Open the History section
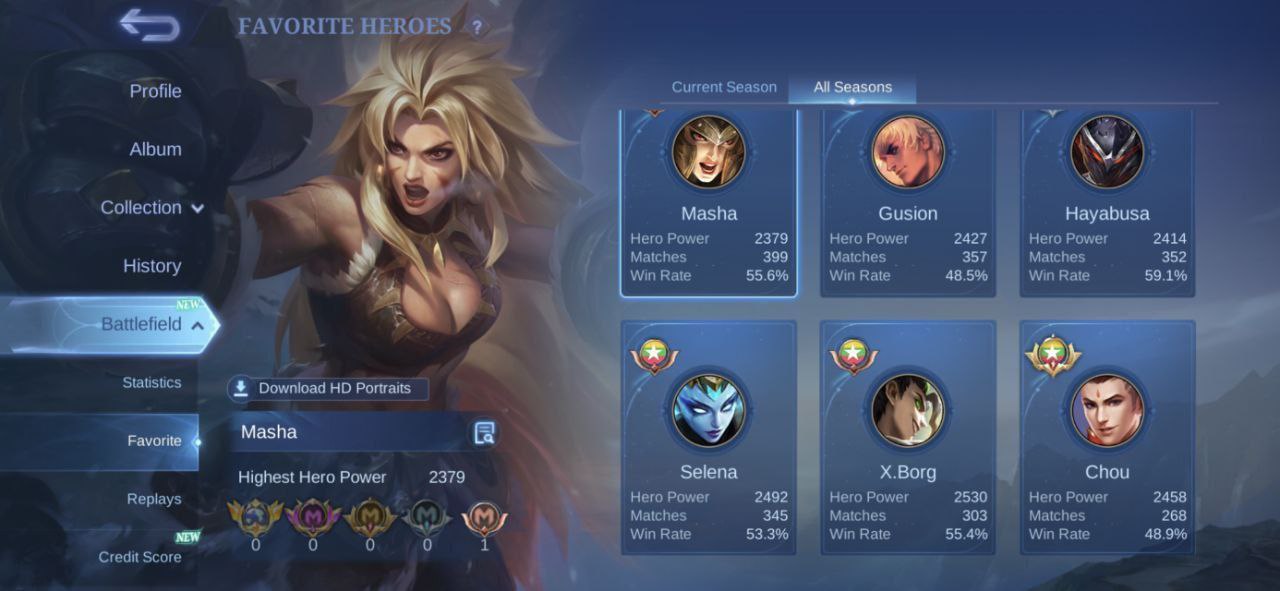 (151, 266)
